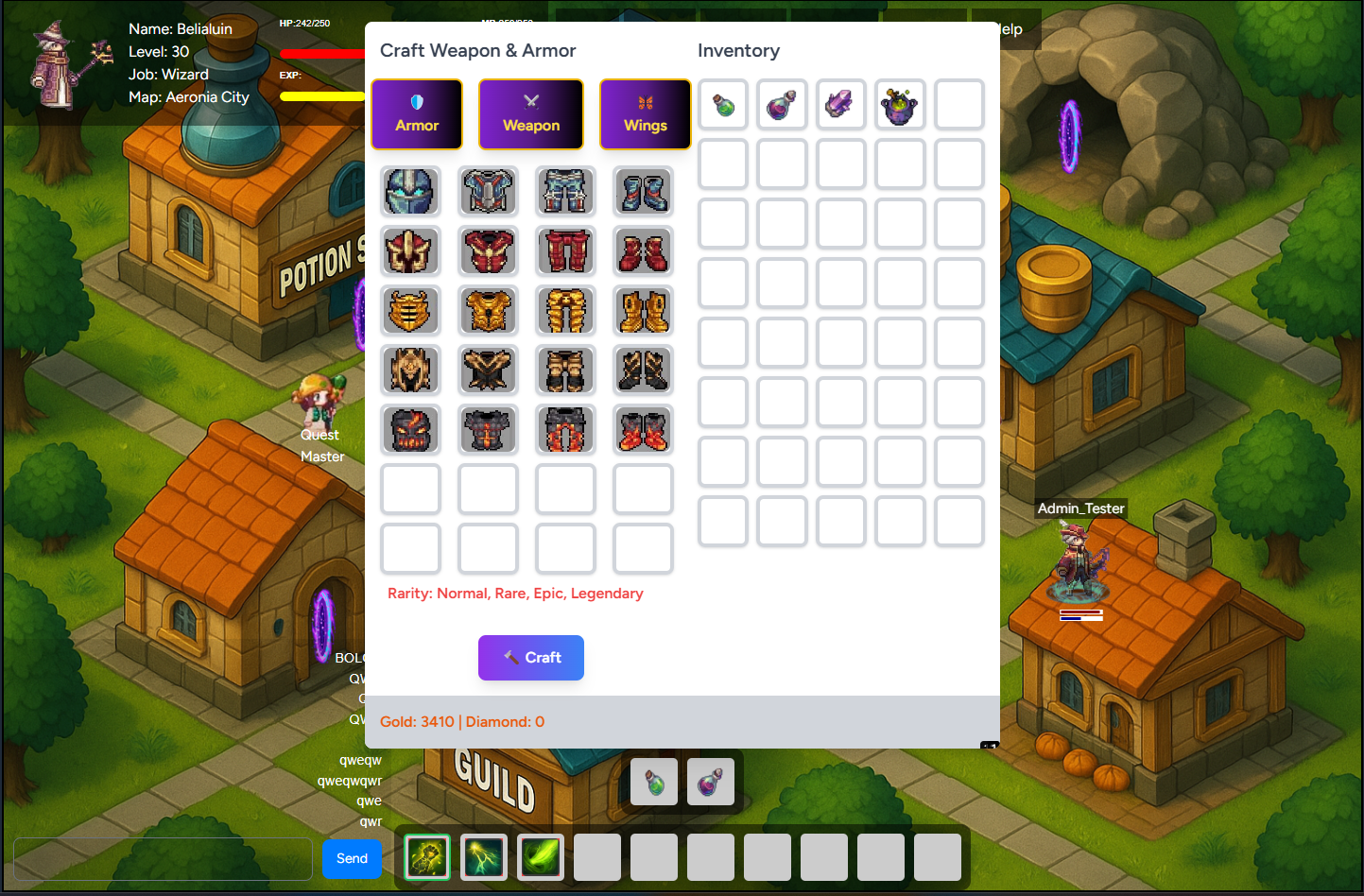
Task: Select the punch skill in the skill bar
Action: click(427, 856)
